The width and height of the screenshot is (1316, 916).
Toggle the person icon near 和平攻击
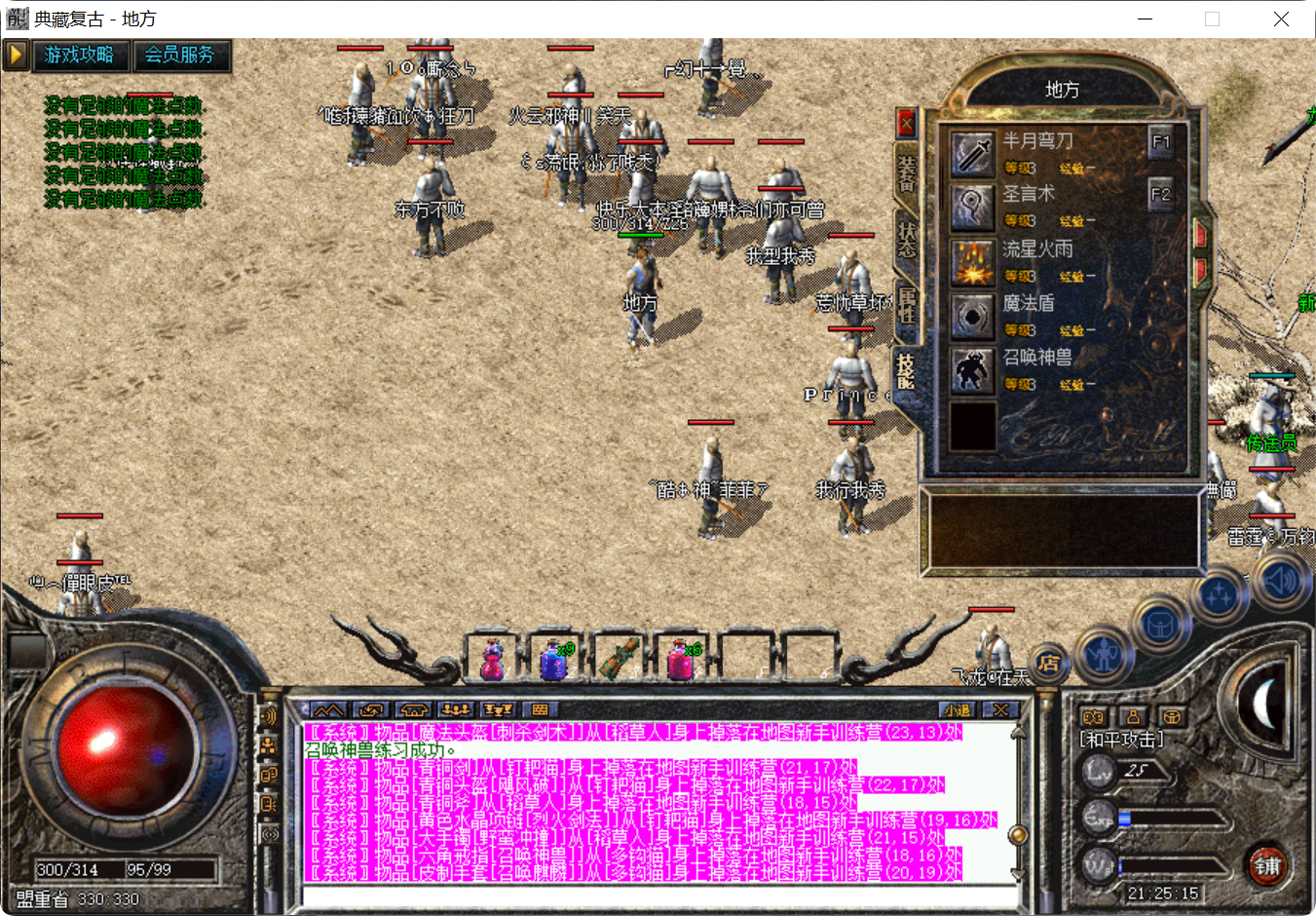coord(1134,716)
